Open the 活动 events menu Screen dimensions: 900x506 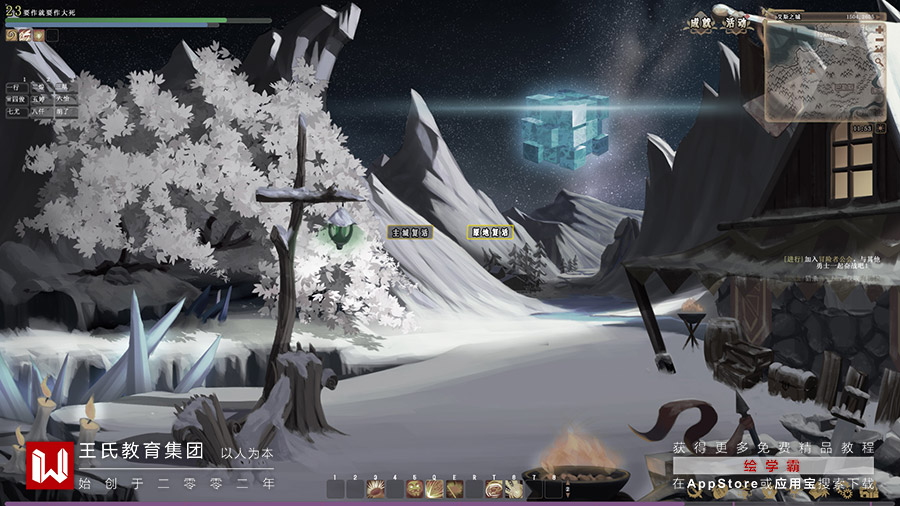coord(738,24)
